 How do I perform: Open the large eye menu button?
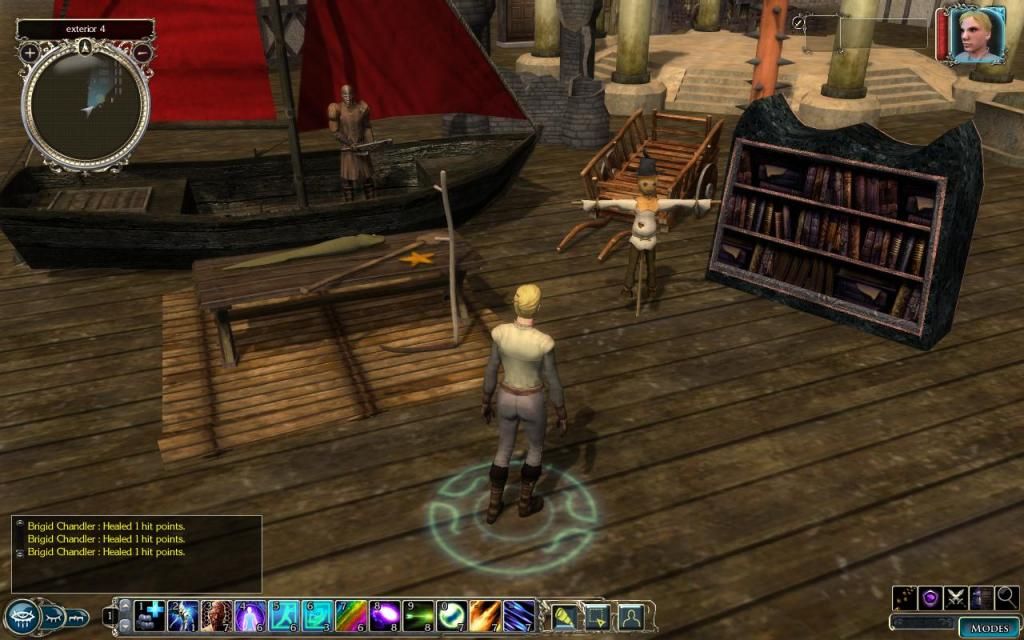tap(21, 616)
